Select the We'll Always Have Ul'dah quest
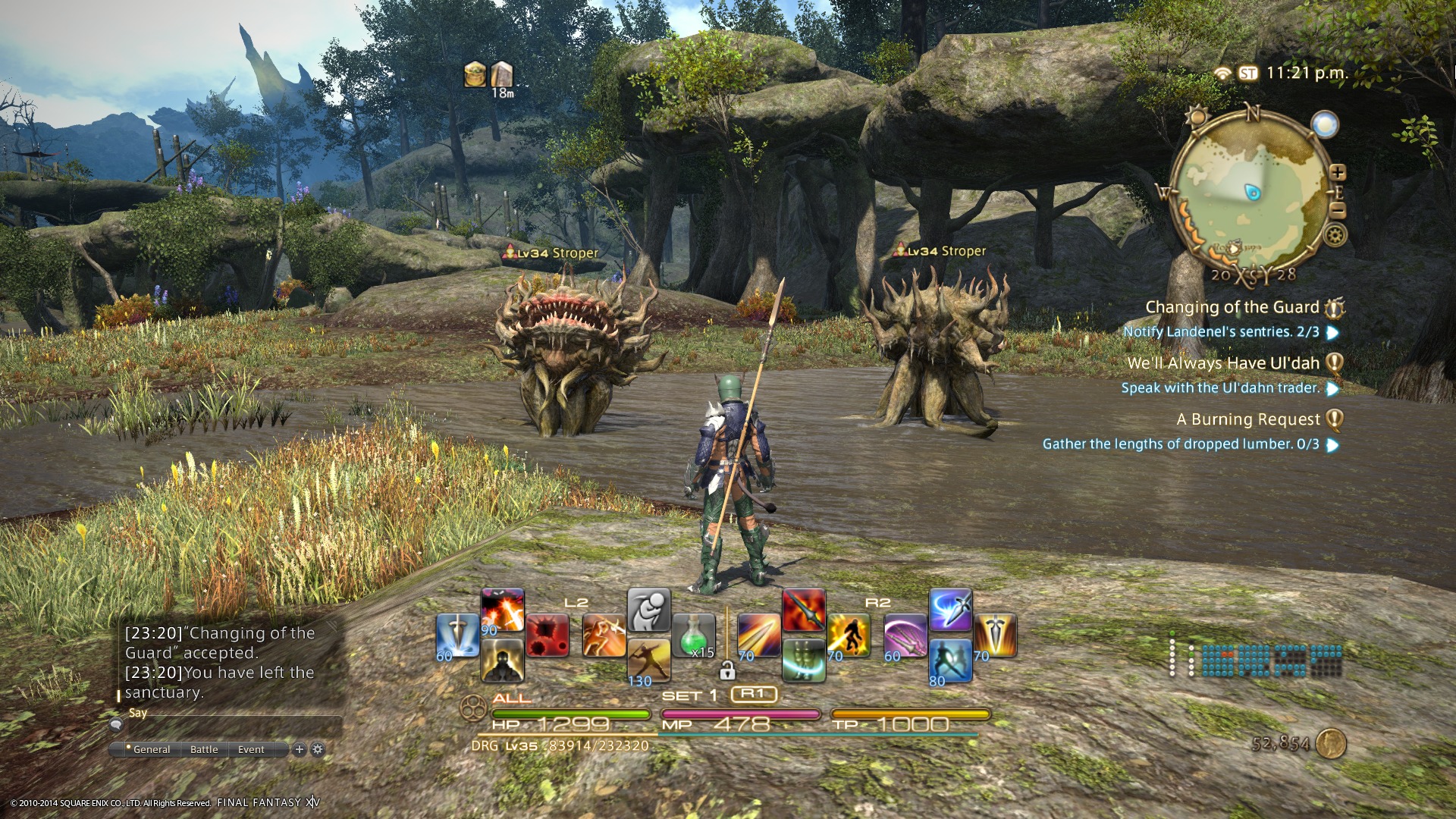Image resolution: width=1456 pixels, height=819 pixels. [x=1223, y=363]
